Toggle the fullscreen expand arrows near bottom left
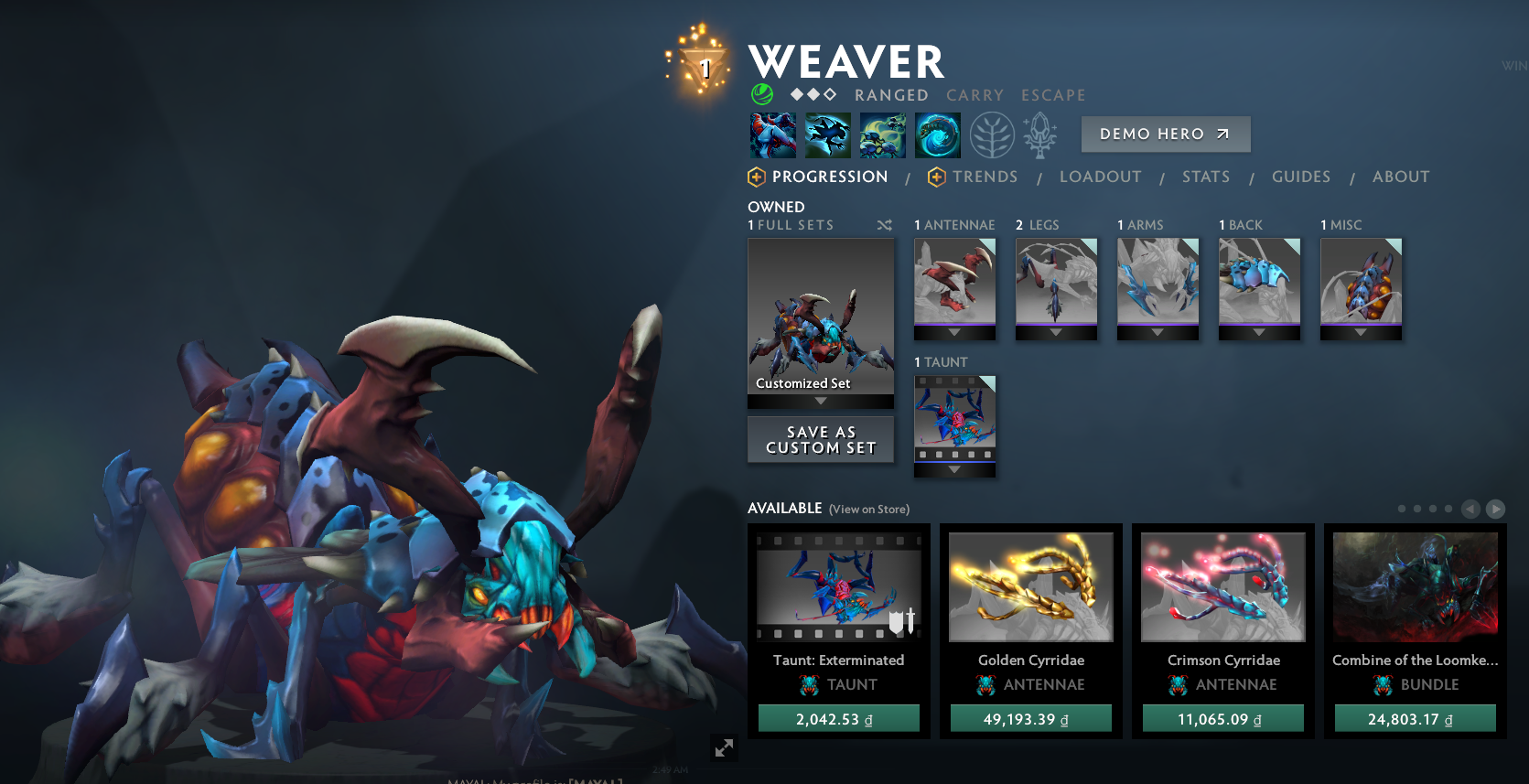Image resolution: width=1529 pixels, height=784 pixels. (723, 748)
